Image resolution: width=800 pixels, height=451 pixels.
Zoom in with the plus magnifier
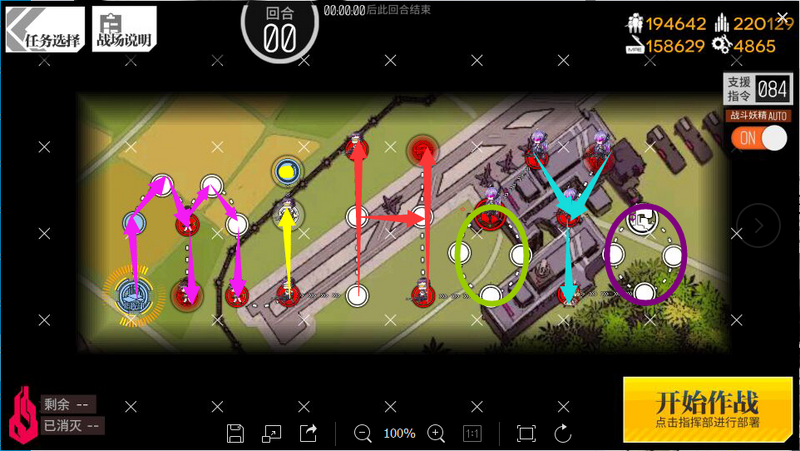(x=436, y=433)
